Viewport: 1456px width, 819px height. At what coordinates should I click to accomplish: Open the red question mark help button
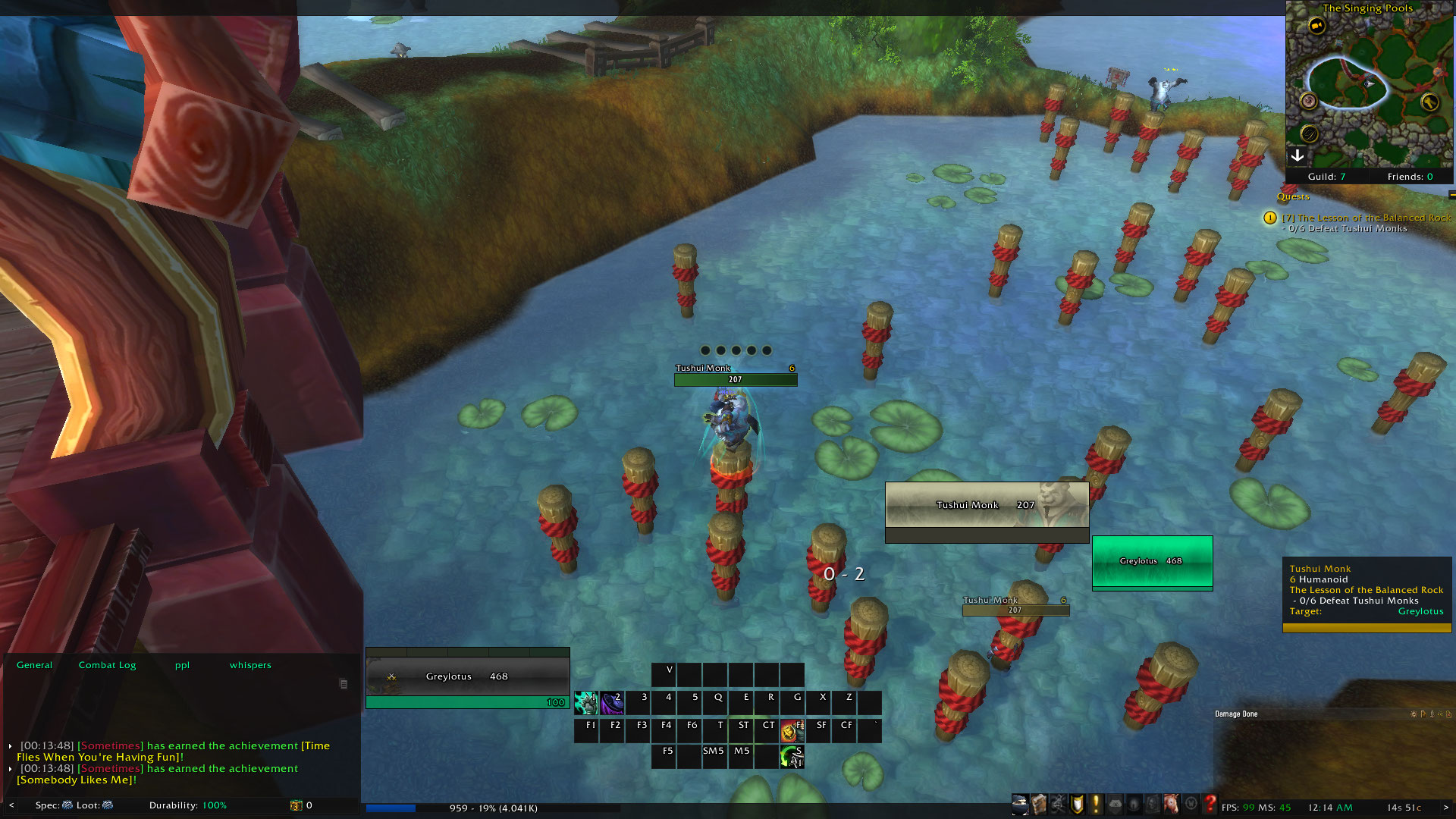[x=1210, y=804]
